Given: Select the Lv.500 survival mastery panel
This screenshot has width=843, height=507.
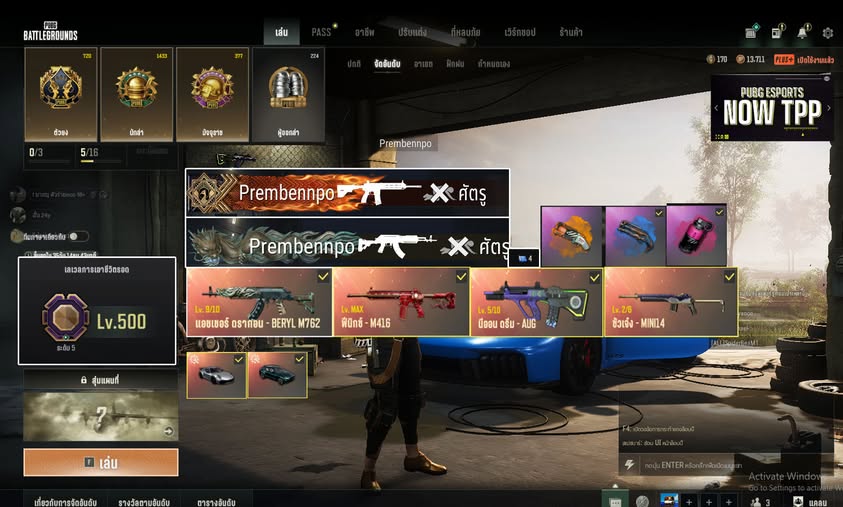Looking at the screenshot, I should click(97, 311).
